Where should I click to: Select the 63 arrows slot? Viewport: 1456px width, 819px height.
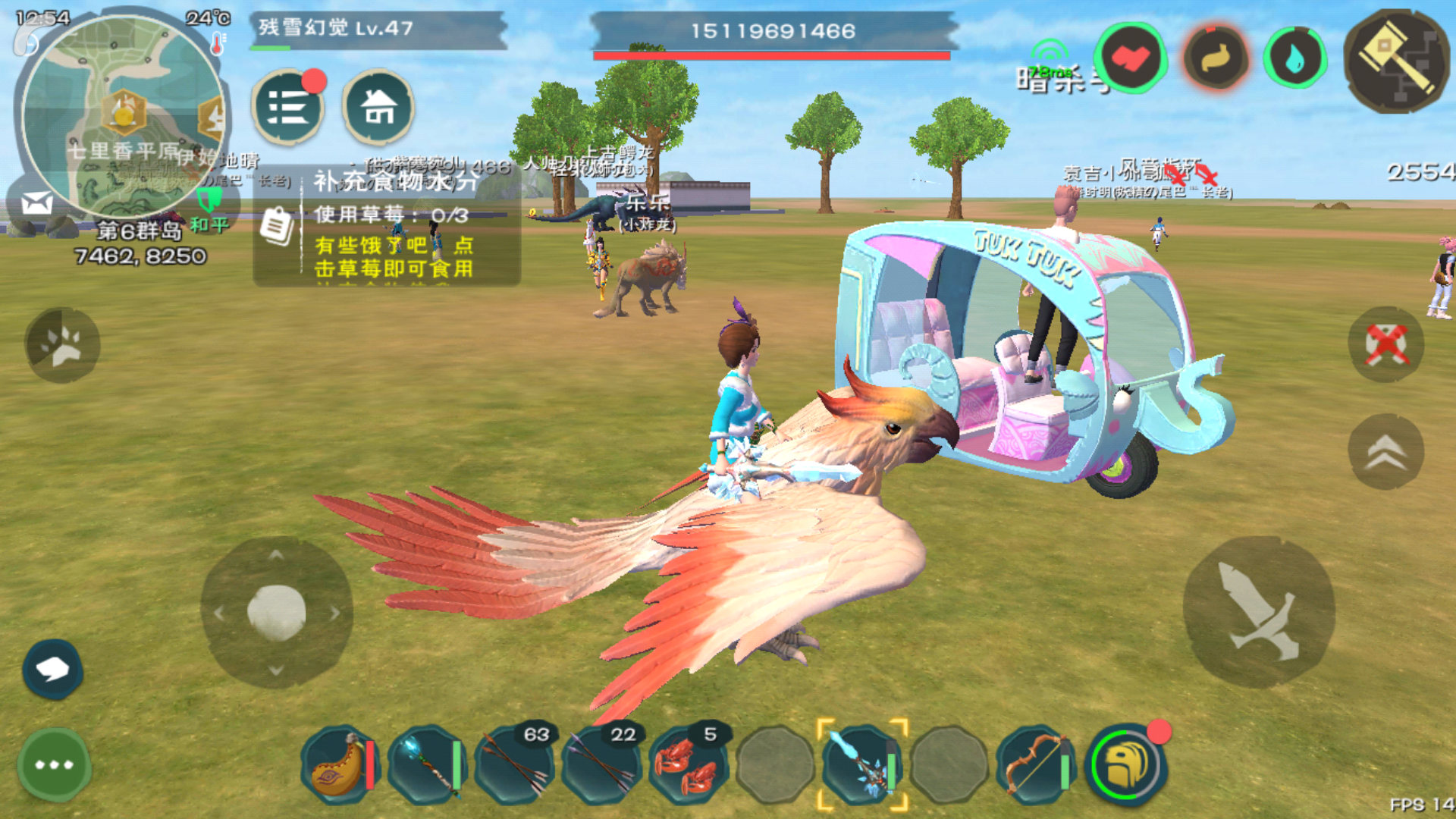[x=515, y=764]
